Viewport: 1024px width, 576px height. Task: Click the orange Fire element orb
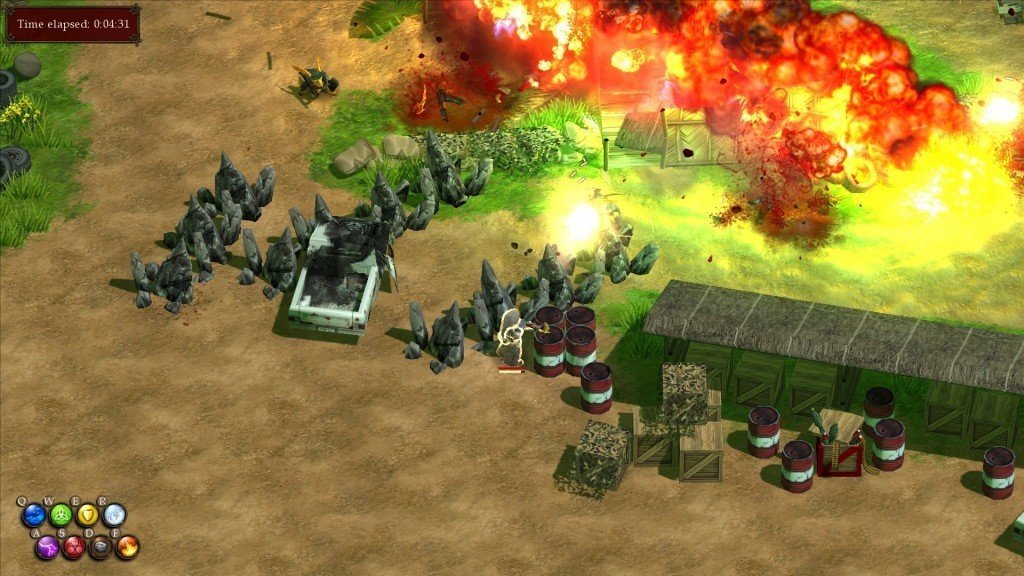pos(127,547)
